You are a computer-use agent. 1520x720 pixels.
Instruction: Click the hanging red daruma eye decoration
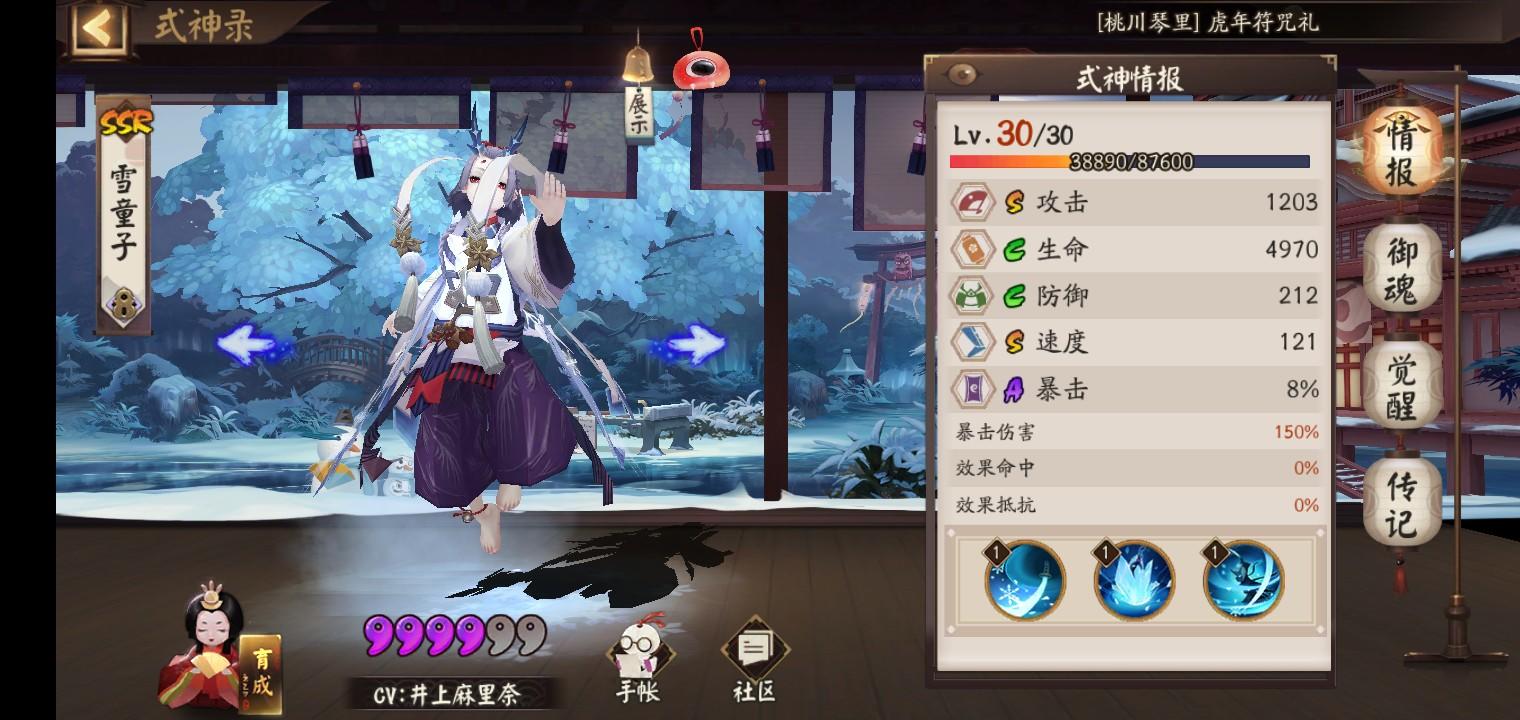coord(702,70)
